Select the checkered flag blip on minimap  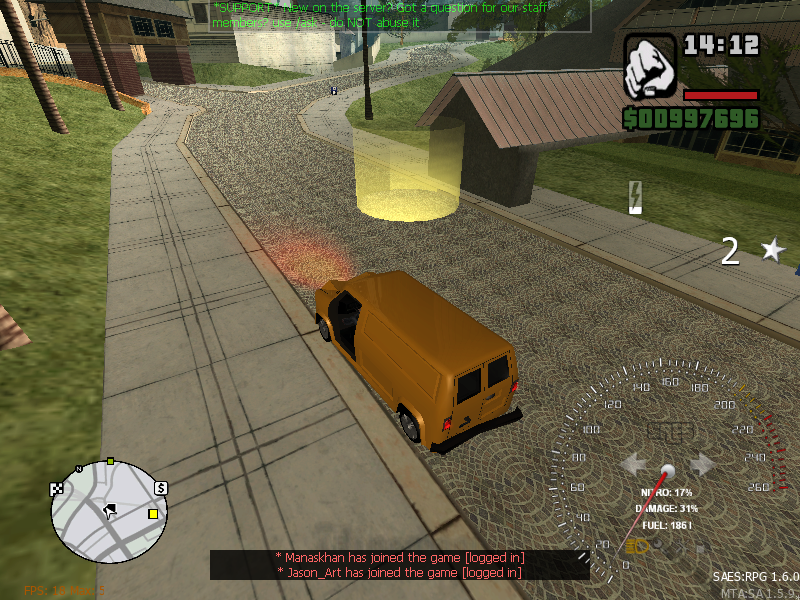coord(57,489)
